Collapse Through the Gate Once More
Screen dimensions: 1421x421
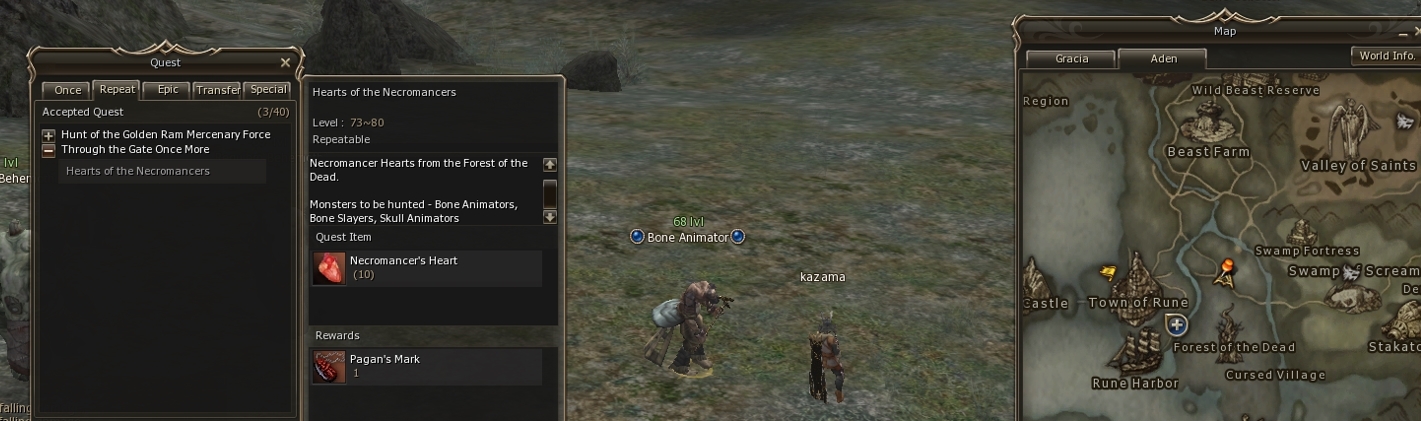[48, 150]
